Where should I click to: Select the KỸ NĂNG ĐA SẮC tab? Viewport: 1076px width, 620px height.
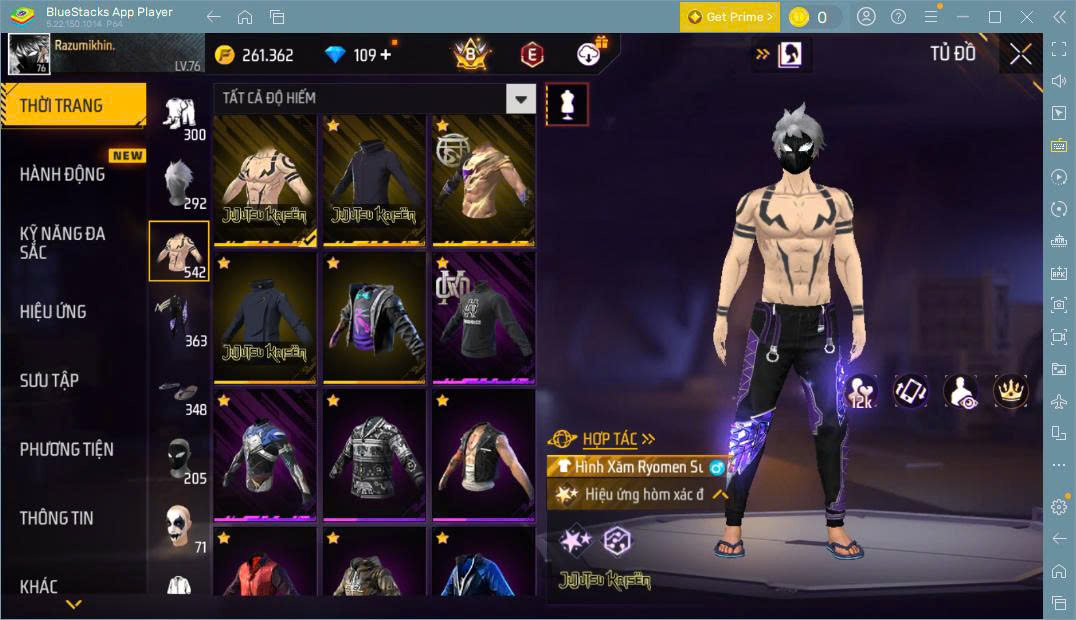coord(63,243)
